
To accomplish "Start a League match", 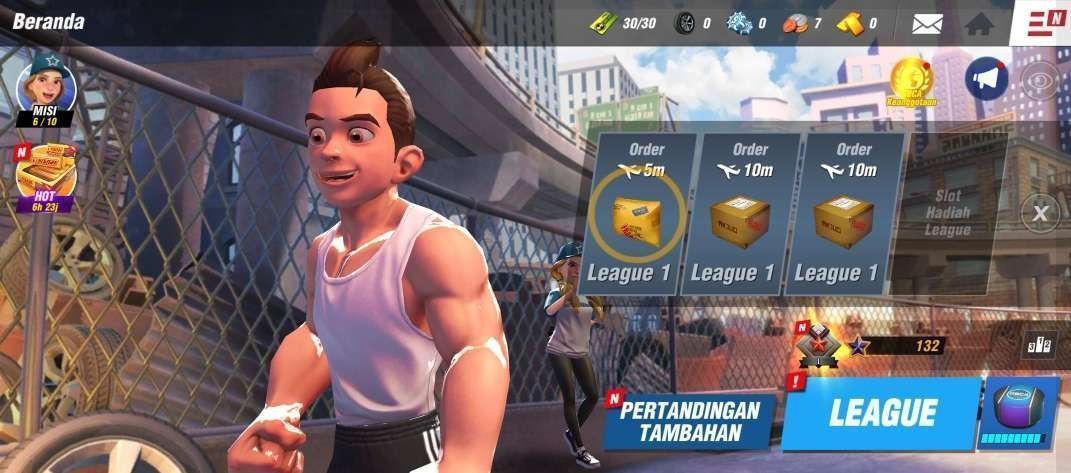I will (x=880, y=412).
